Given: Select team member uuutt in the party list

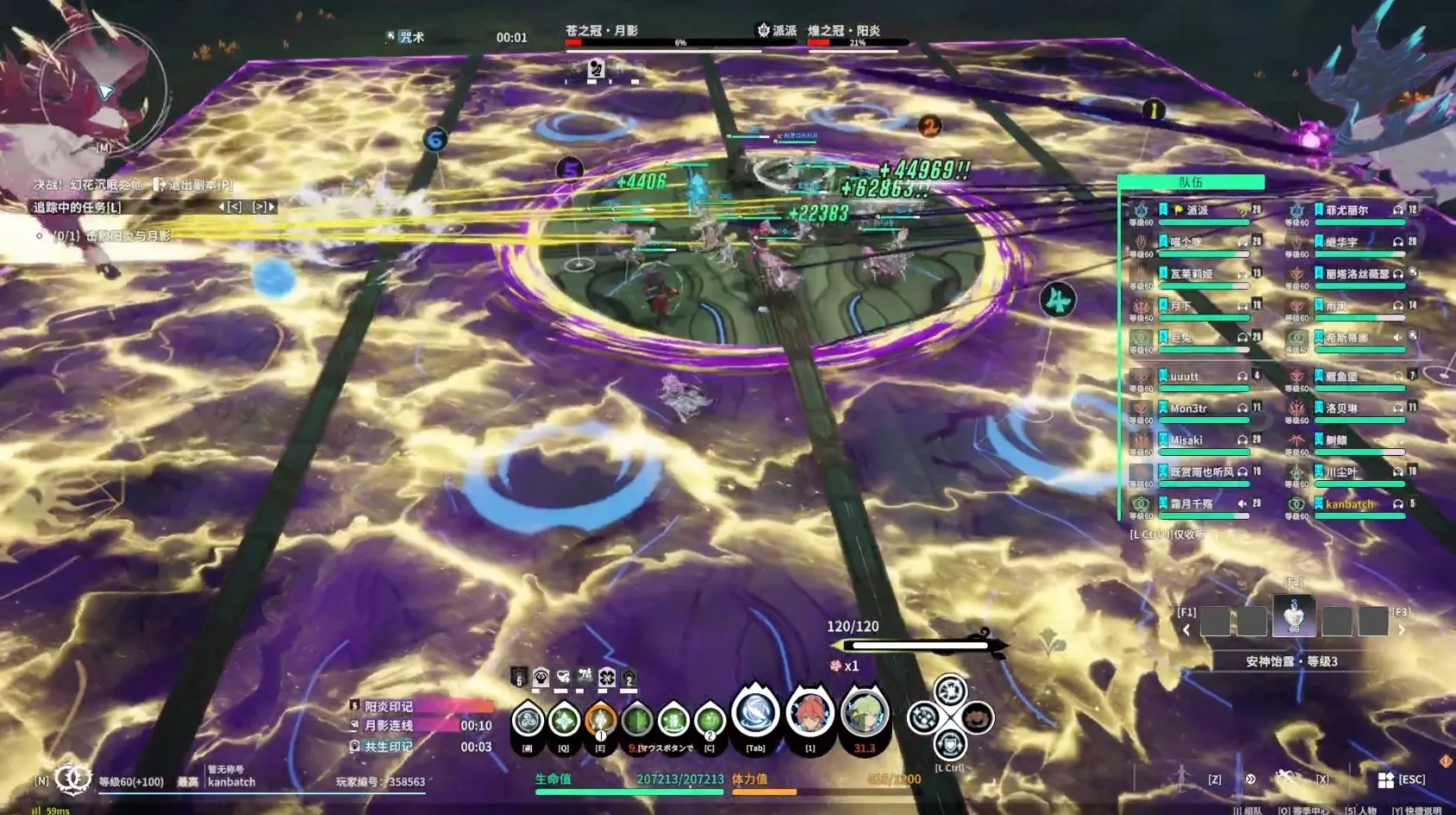Looking at the screenshot, I should (x=1184, y=376).
